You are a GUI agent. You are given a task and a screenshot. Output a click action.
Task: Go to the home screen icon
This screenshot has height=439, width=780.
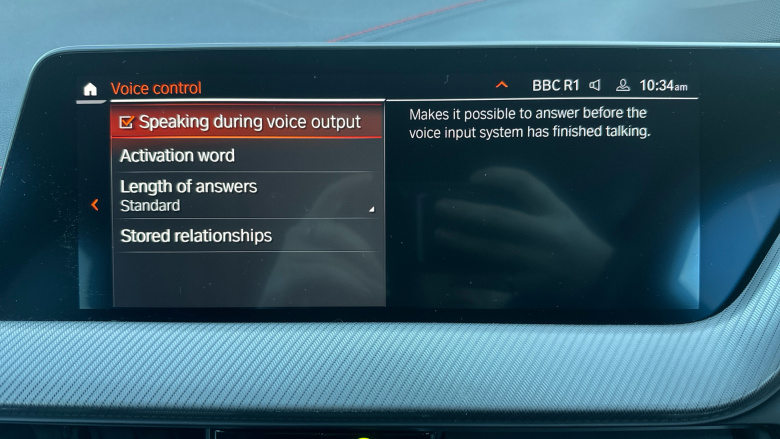[90, 89]
